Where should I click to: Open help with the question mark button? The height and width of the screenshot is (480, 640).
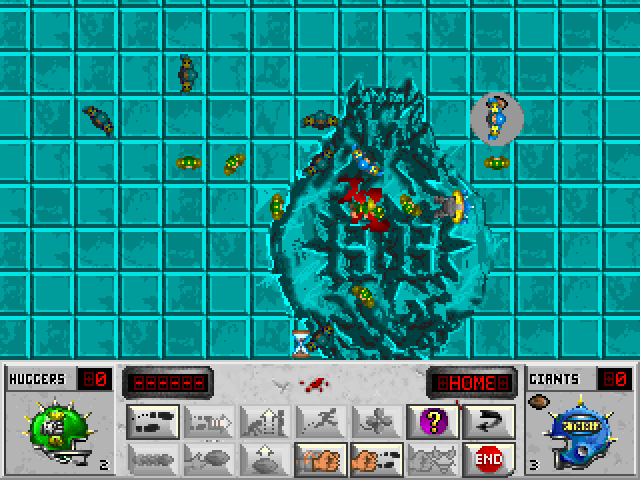pyautogui.click(x=433, y=422)
